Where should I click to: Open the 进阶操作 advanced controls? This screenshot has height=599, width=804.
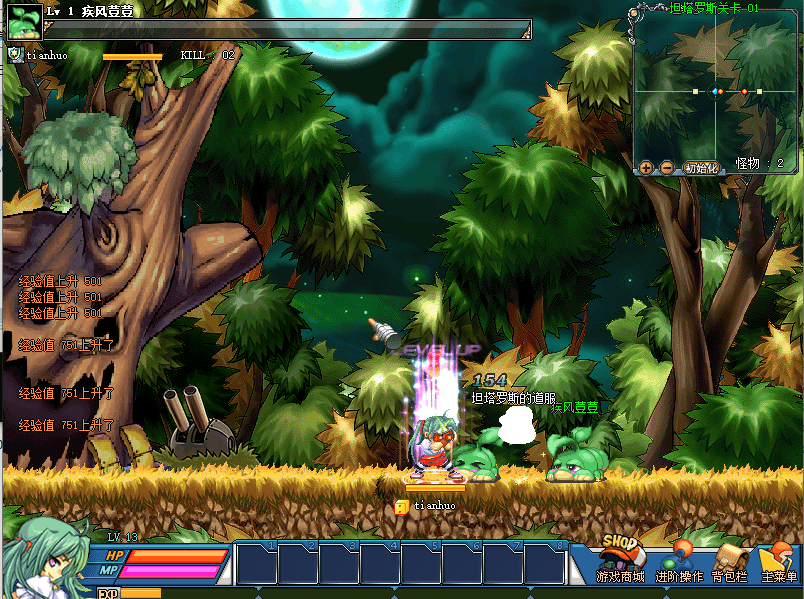(678, 562)
